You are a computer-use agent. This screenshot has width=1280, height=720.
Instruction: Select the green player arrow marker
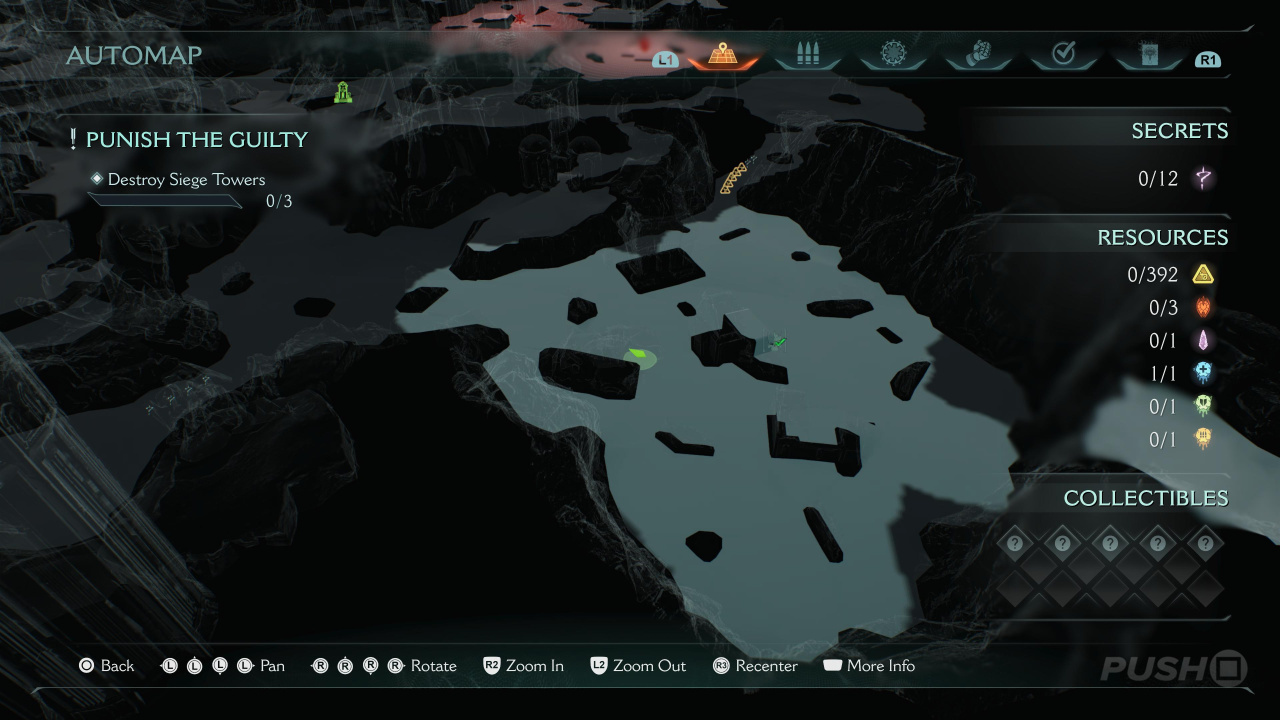(x=637, y=354)
